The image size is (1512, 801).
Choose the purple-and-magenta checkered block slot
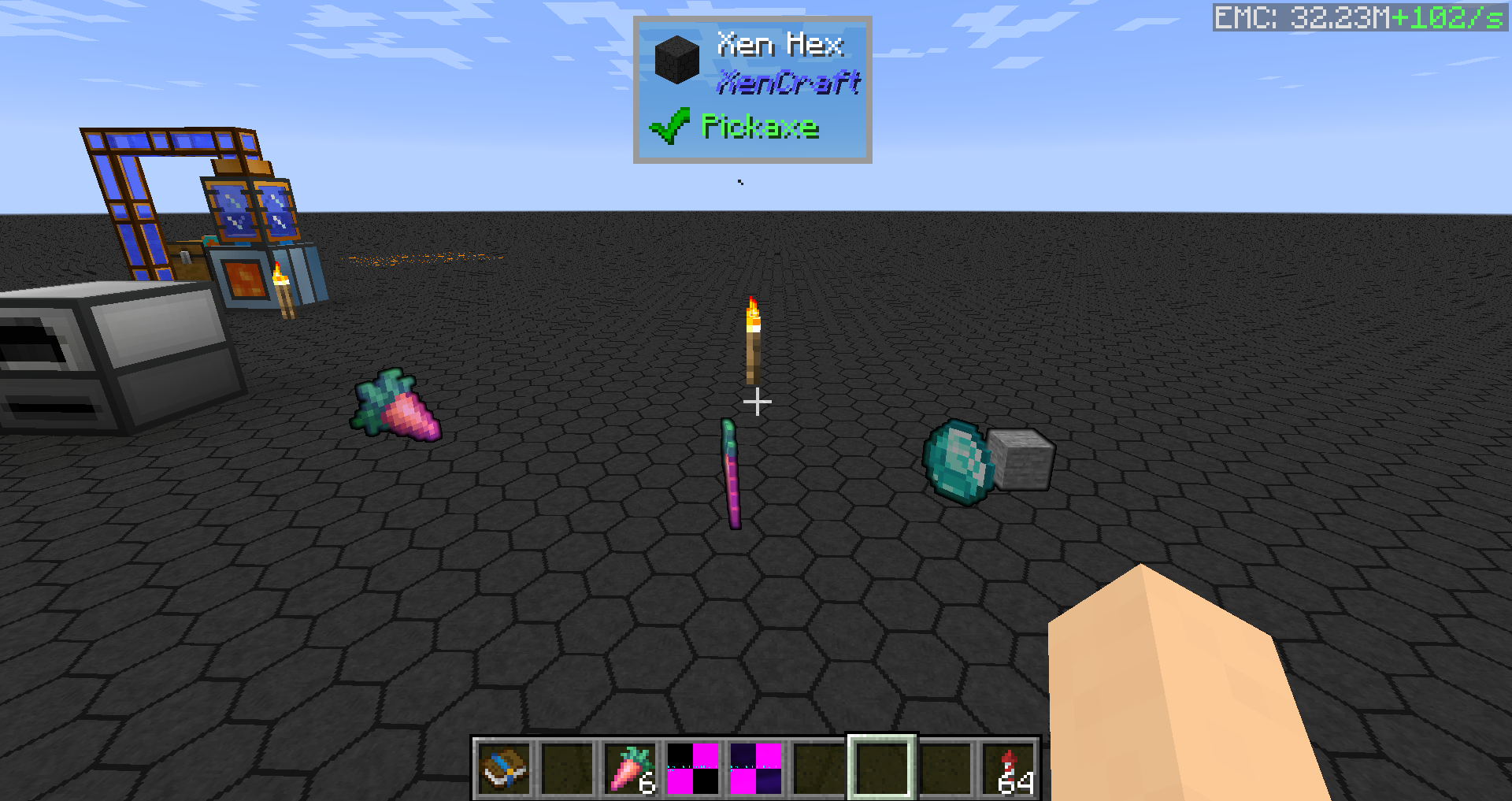coord(756,769)
